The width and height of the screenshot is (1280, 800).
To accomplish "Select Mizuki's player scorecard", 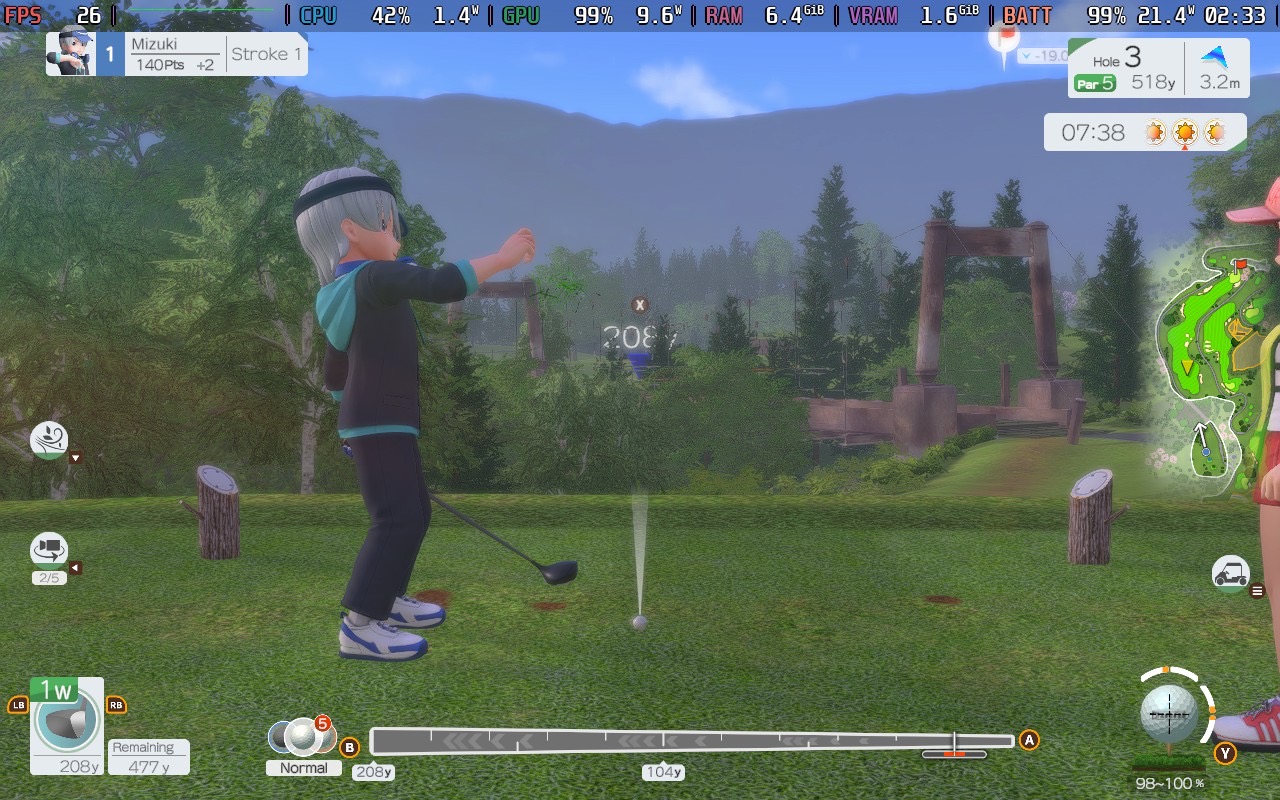I will pyautogui.click(x=176, y=54).
